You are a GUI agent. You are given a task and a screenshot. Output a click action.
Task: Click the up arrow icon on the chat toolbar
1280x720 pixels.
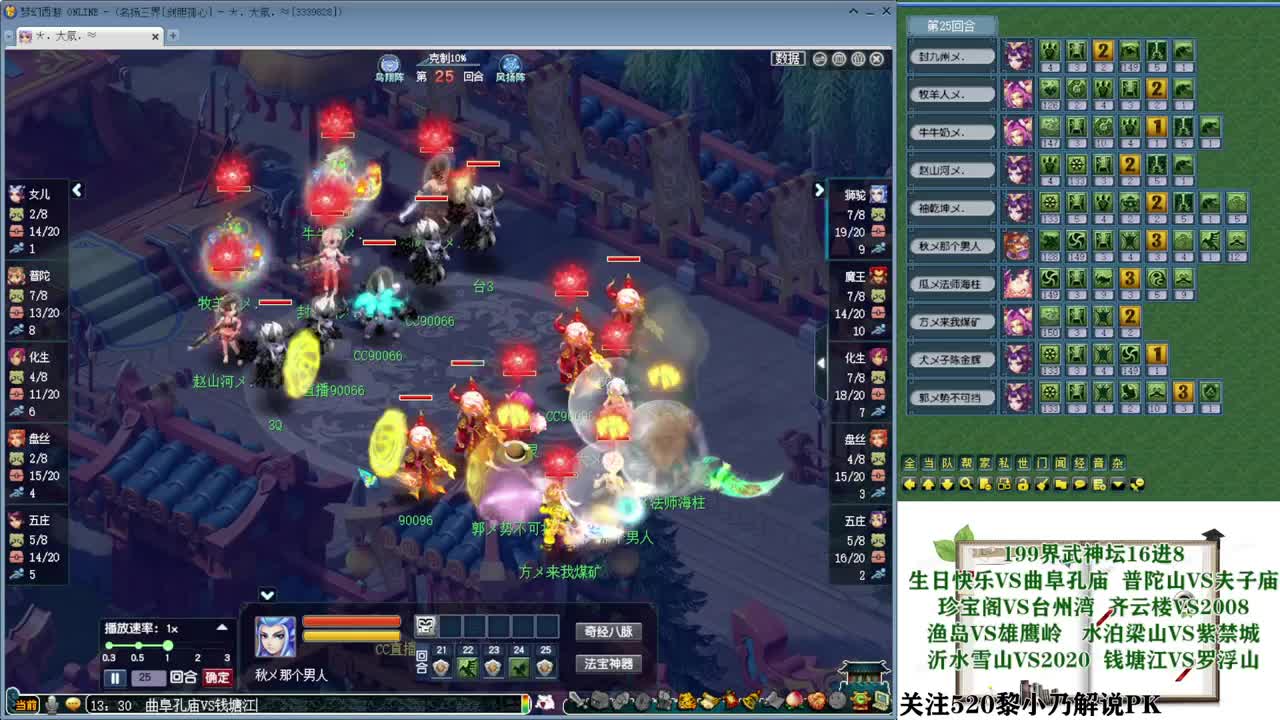click(x=929, y=484)
